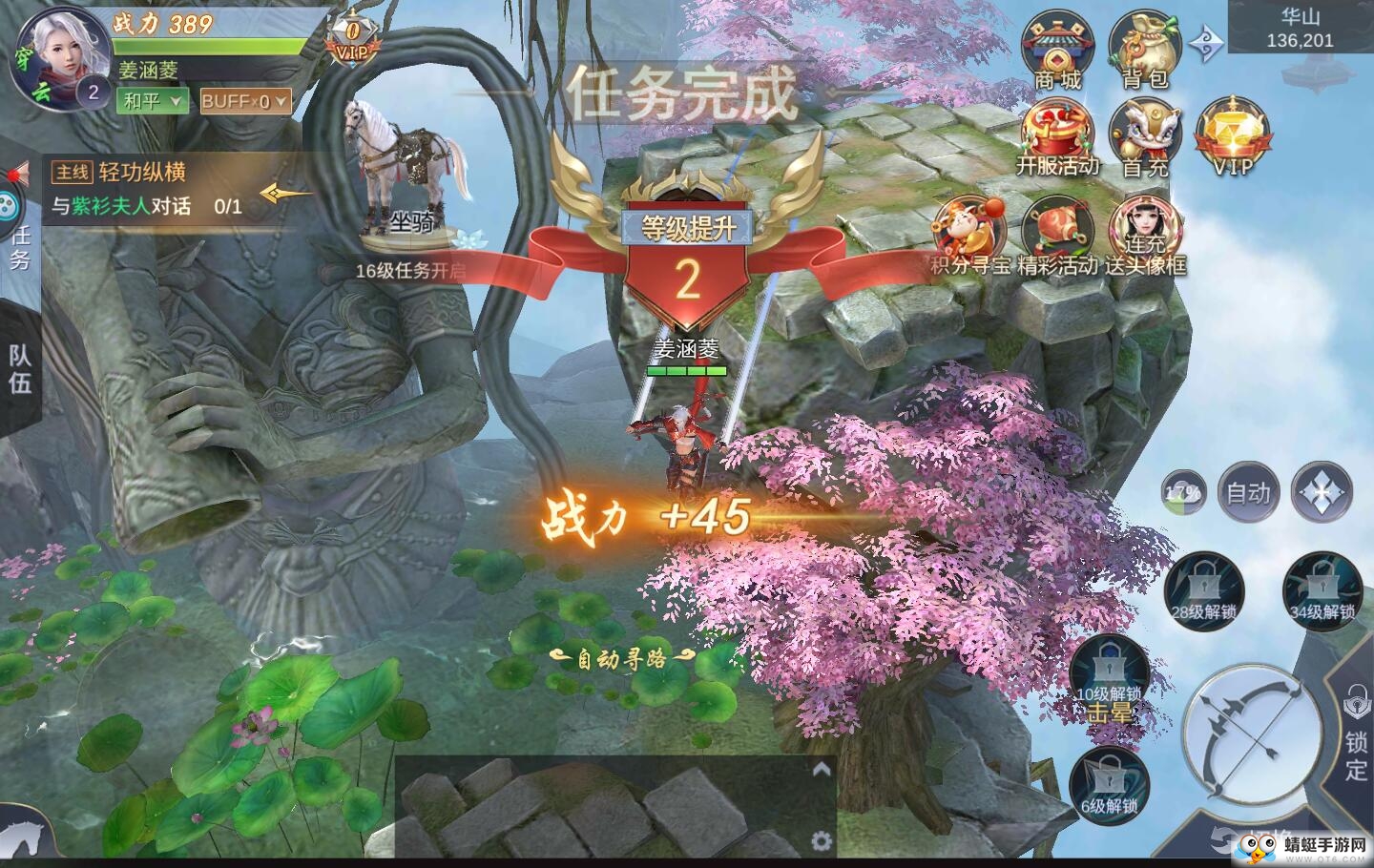The height and width of the screenshot is (868, 1374).
Task: Open the 和平 mode dropdown
Action: tap(151, 100)
